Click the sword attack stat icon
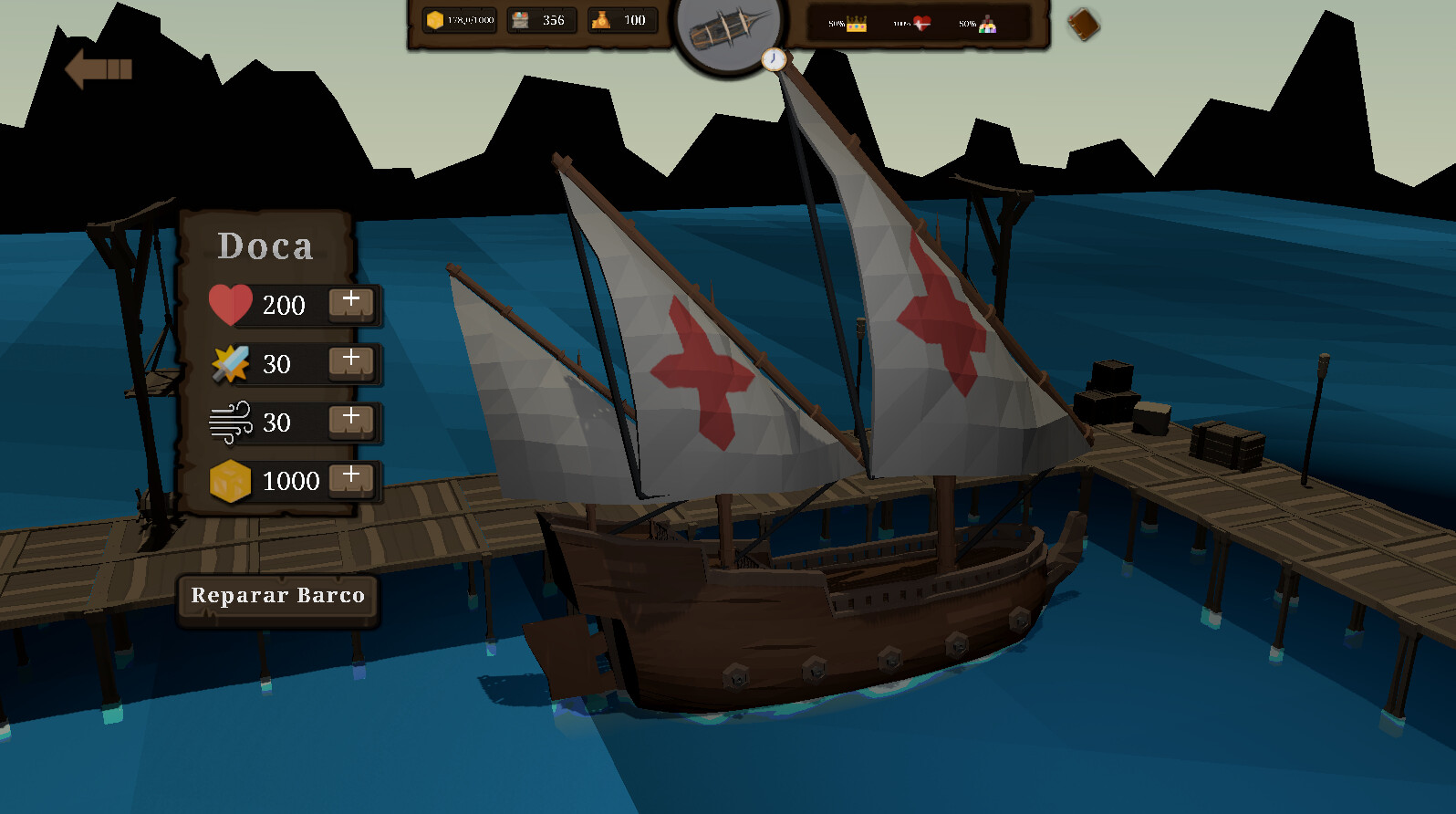 [232, 363]
